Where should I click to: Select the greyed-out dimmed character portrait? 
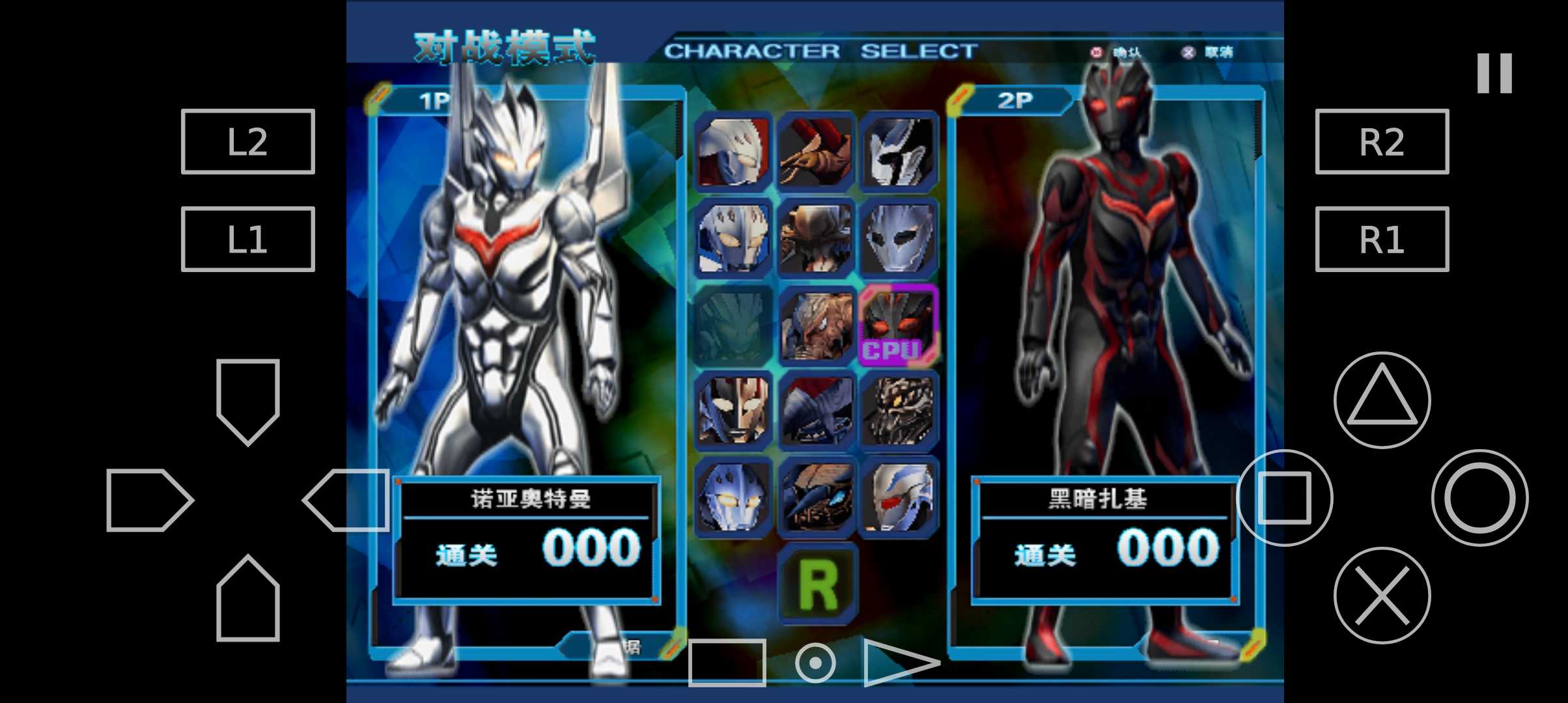coord(734,325)
